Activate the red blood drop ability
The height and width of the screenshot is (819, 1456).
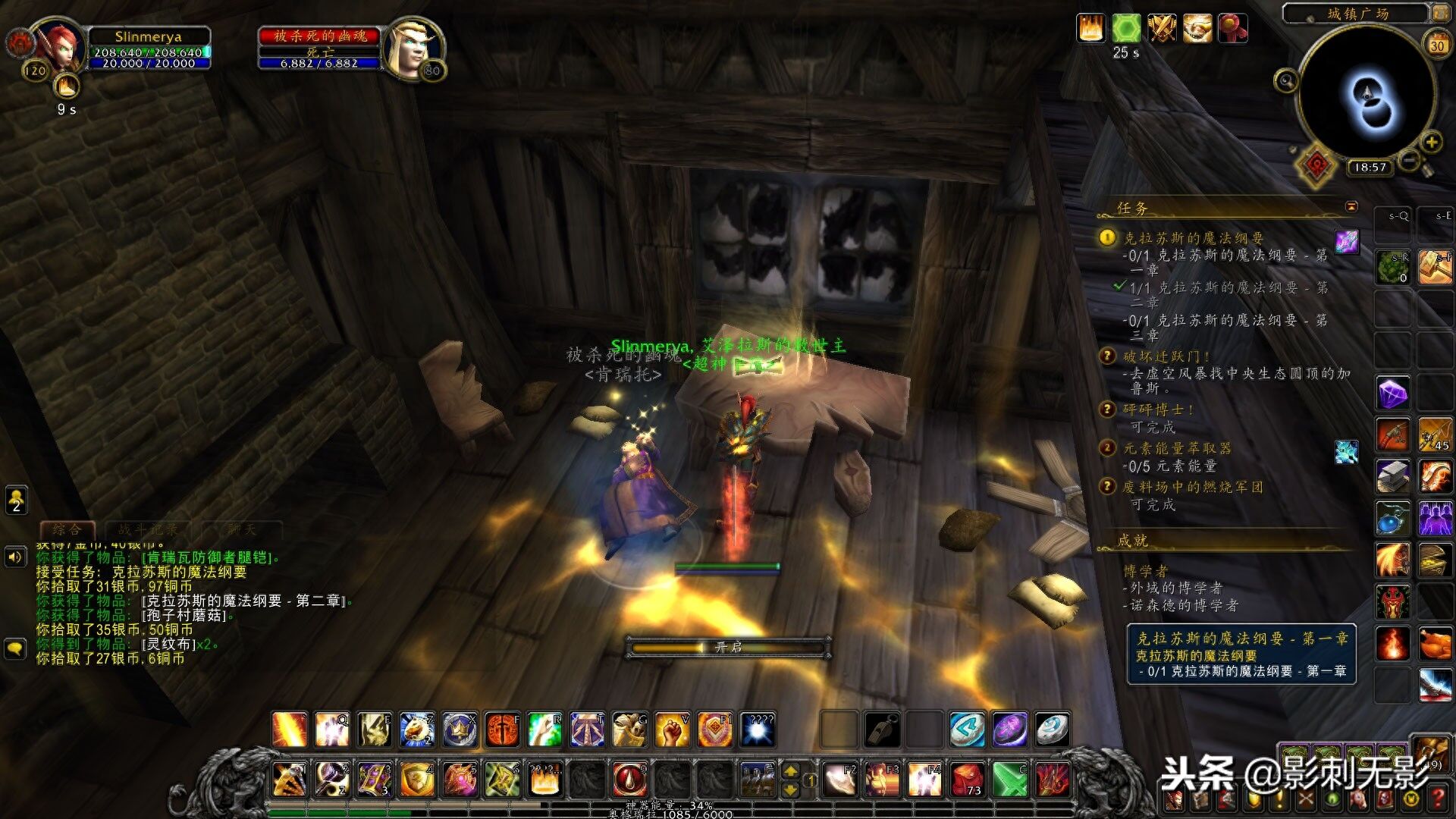[629, 779]
